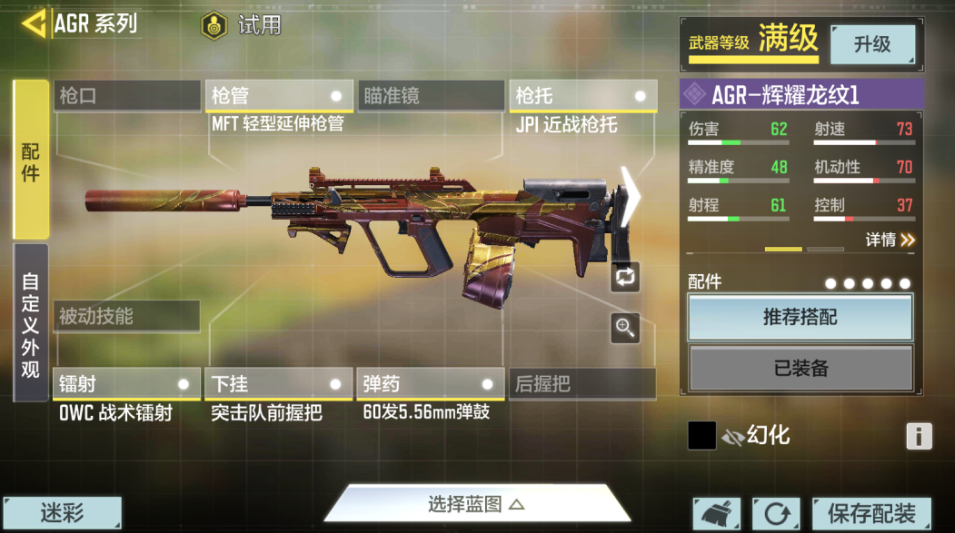This screenshot has width=955, height=533.
Task: Expand the 选择蓝图 blueprint selector
Action: pos(476,504)
